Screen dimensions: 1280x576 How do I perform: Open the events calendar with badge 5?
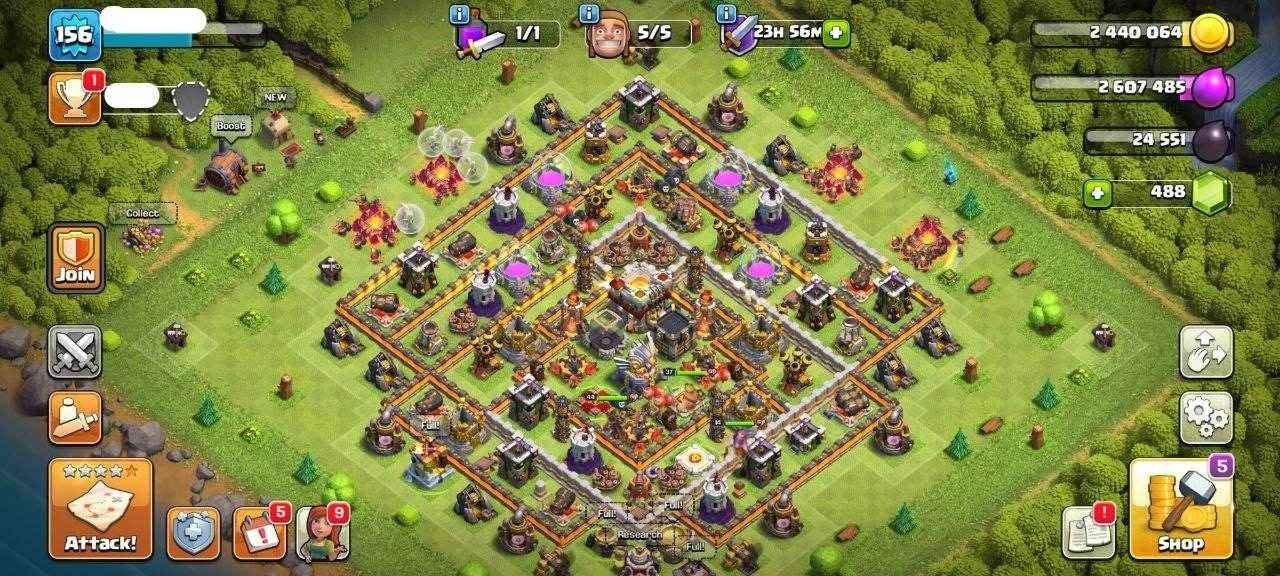[x=259, y=533]
